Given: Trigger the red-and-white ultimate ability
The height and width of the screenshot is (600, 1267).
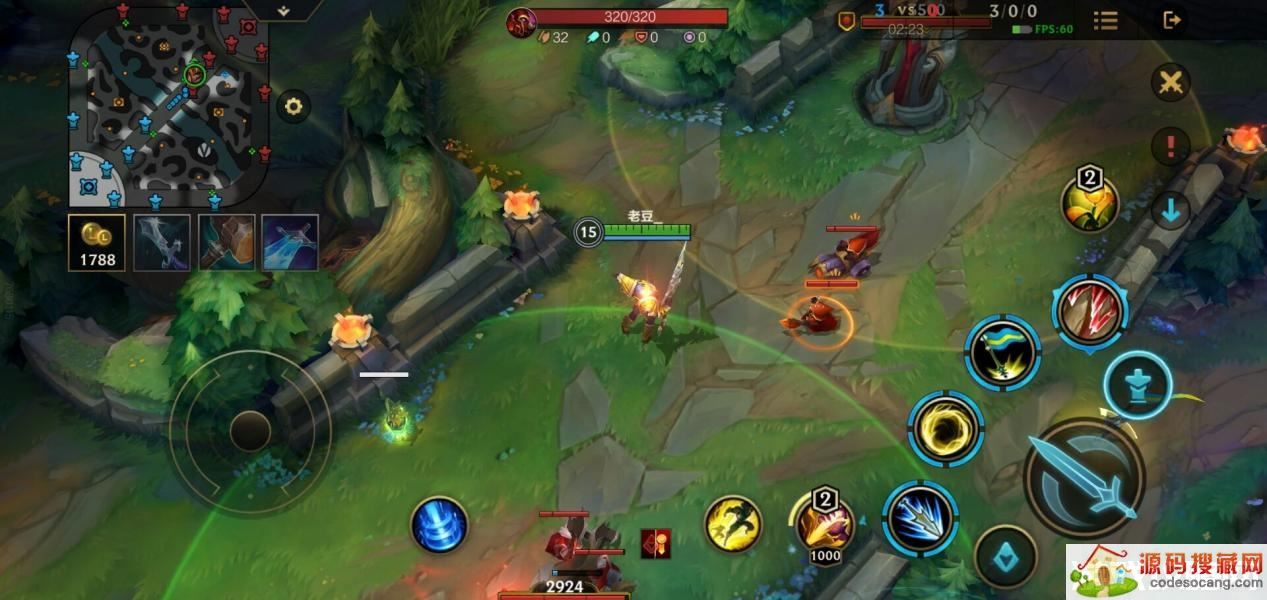Looking at the screenshot, I should click(1089, 311).
